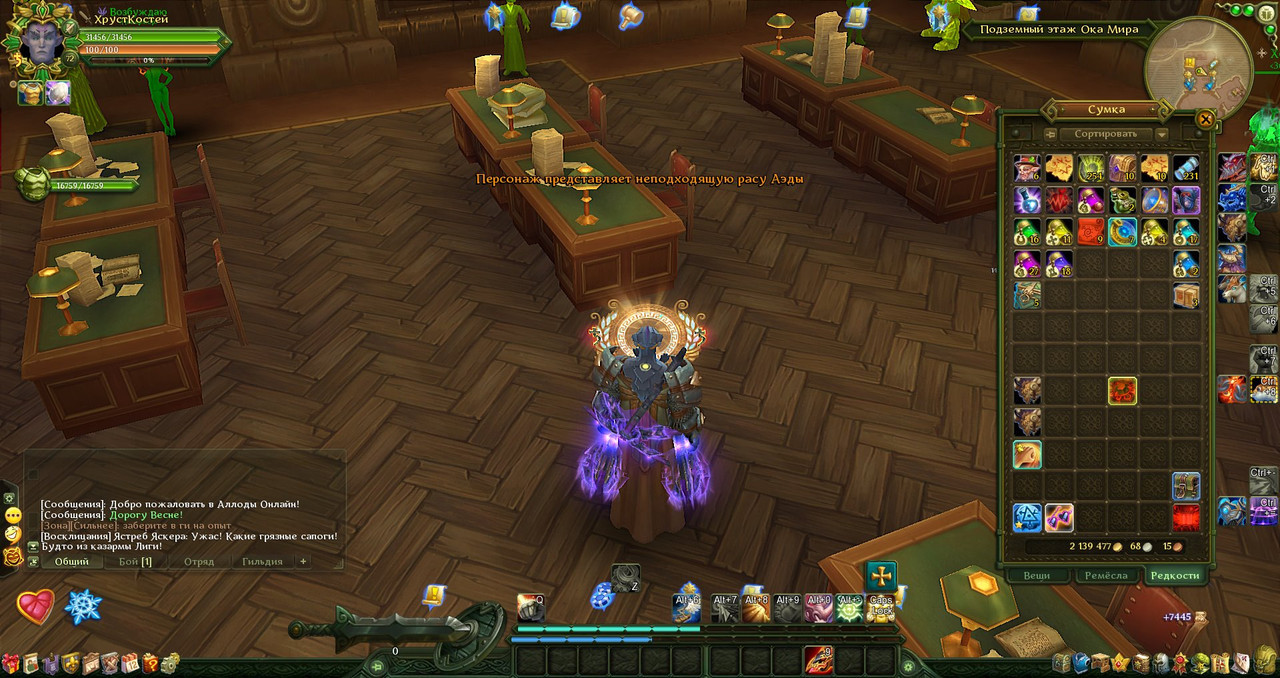The width and height of the screenshot is (1280, 678).
Task: Click the blue snowflake icon
Action: pos(83,607)
